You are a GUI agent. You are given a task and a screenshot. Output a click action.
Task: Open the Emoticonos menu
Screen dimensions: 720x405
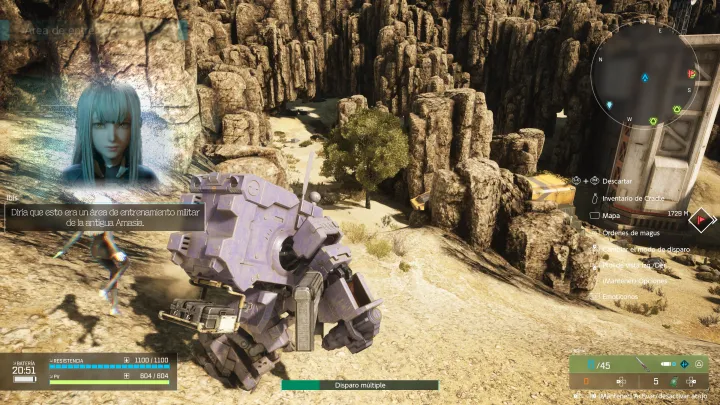tap(622, 296)
